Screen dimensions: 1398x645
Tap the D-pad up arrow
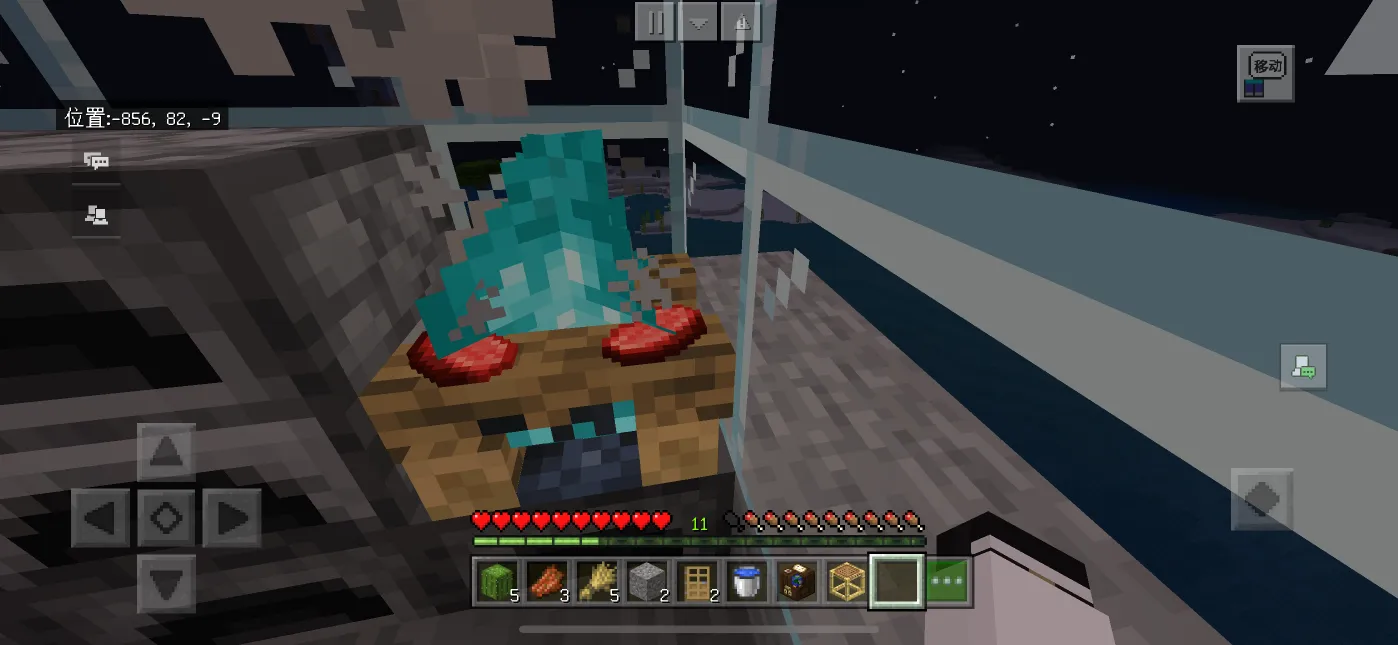(x=166, y=453)
